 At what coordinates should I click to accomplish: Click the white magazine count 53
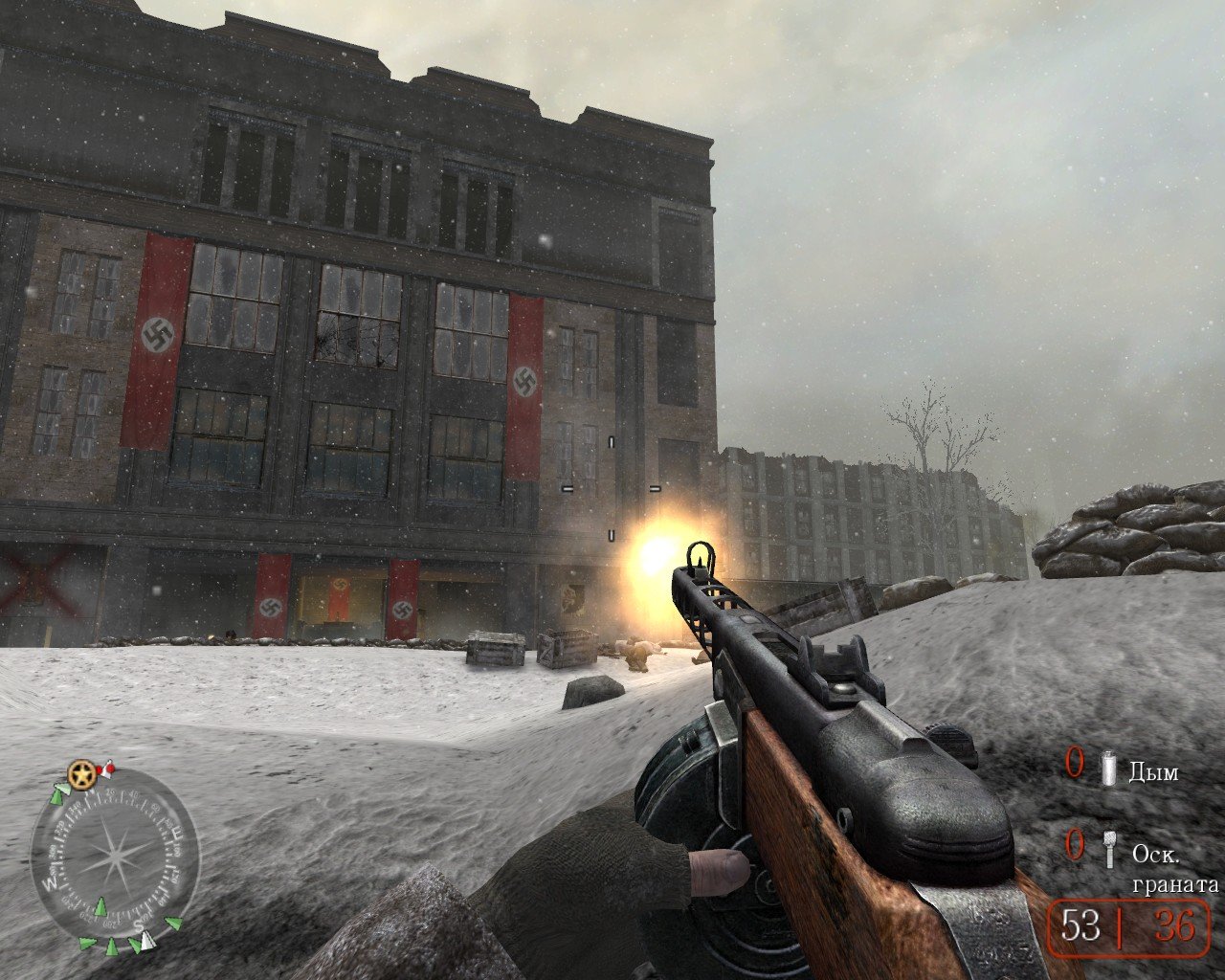(1080, 923)
